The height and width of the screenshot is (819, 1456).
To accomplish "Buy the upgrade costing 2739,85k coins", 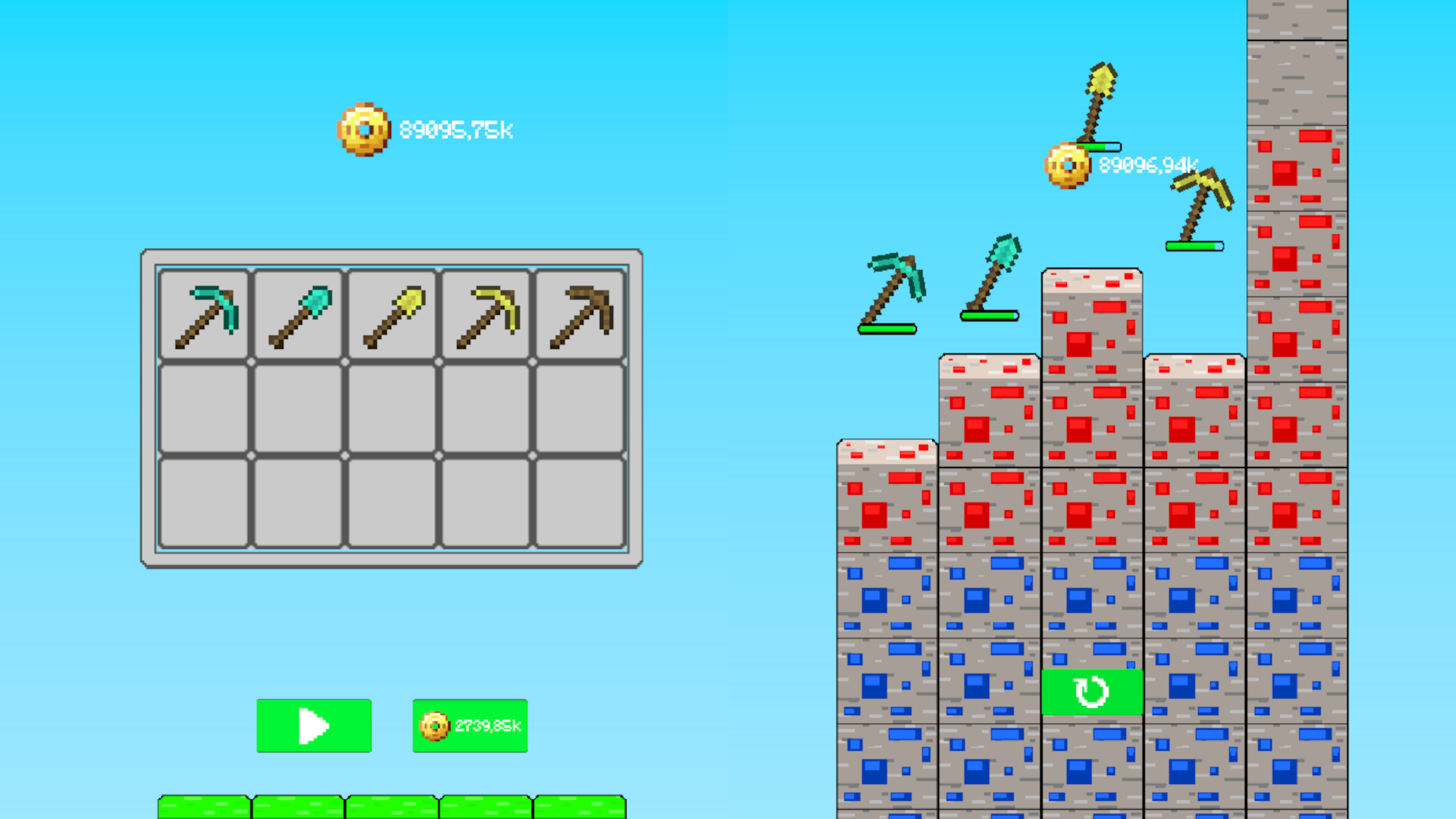I will pos(469,726).
